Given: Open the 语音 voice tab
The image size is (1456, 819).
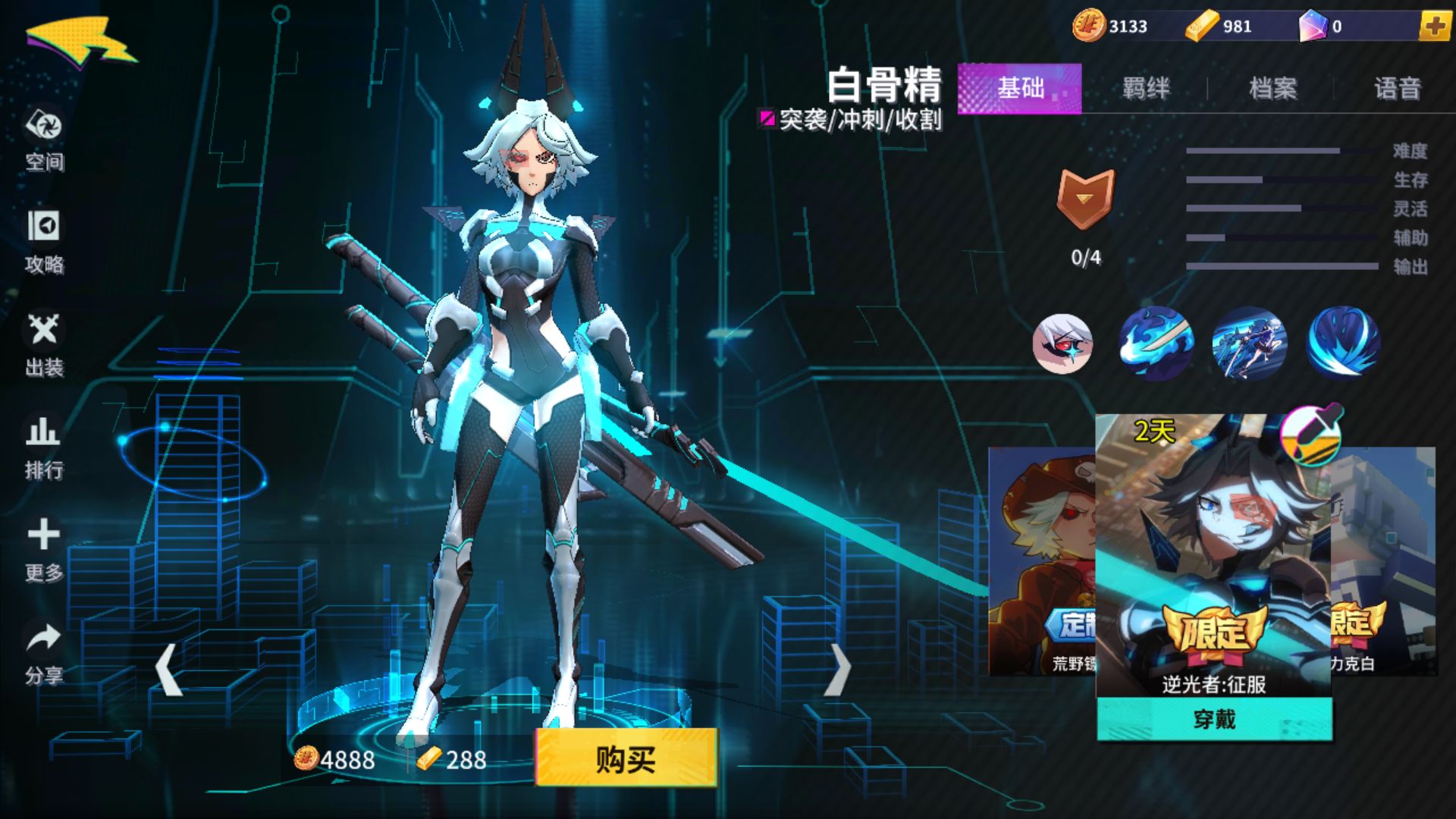Looking at the screenshot, I should [1398, 89].
